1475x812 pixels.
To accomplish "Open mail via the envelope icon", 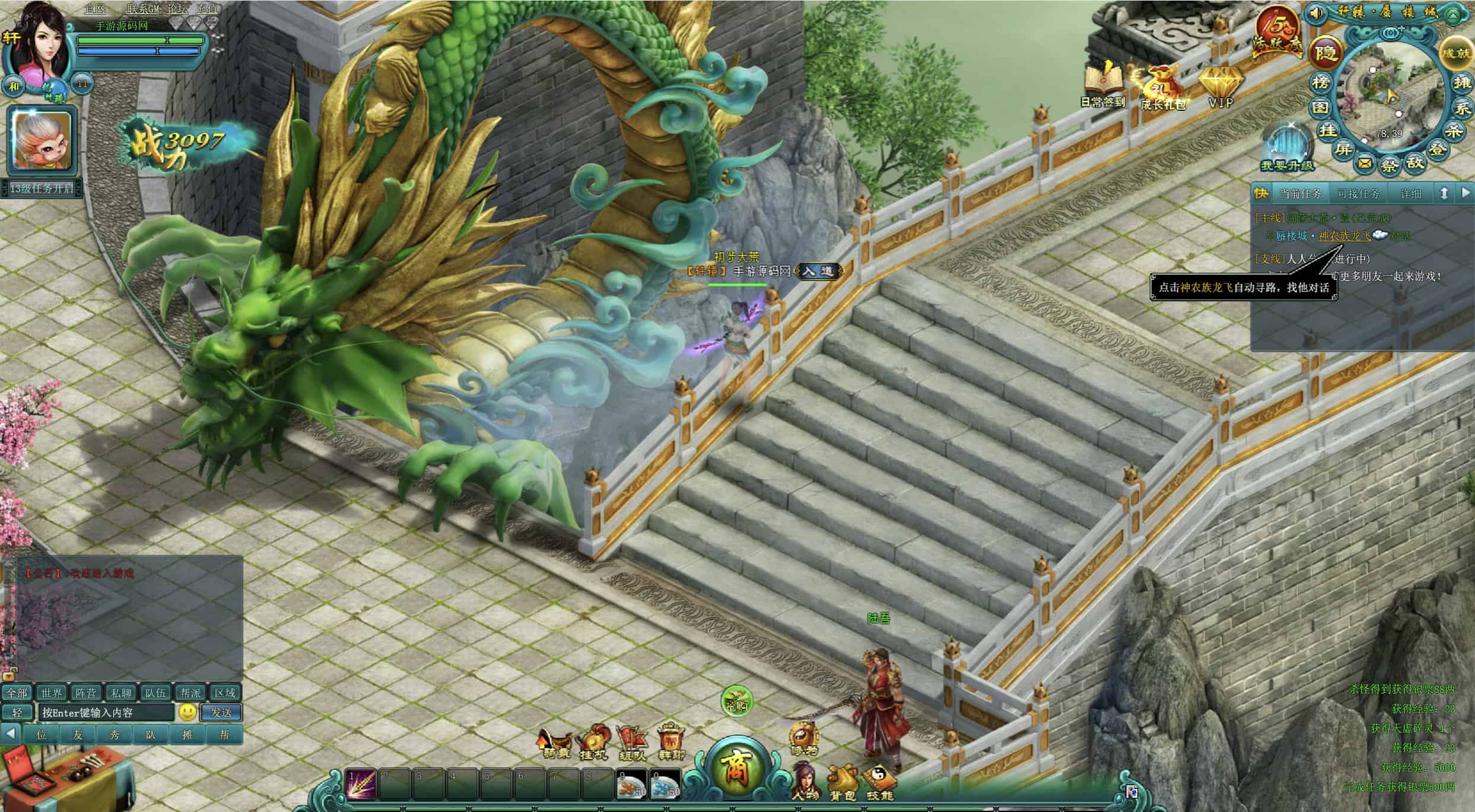I will tap(1365, 163).
